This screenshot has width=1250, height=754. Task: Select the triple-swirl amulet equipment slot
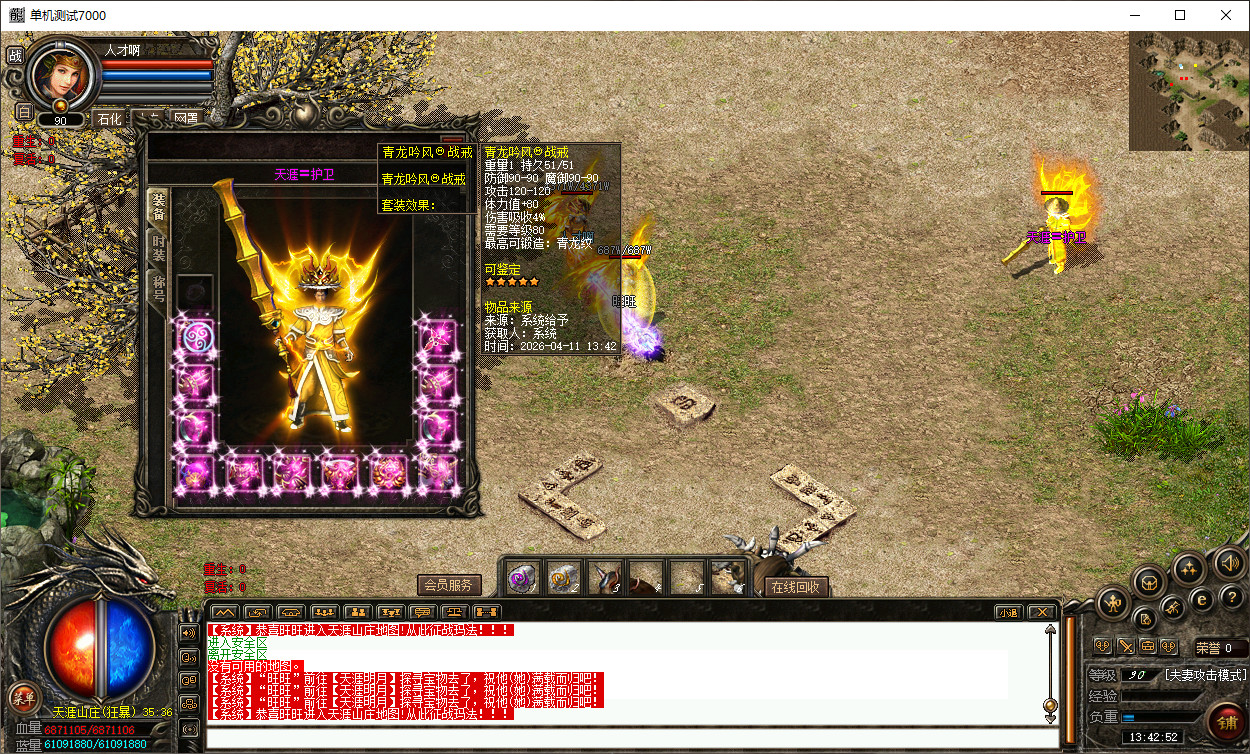pos(195,337)
